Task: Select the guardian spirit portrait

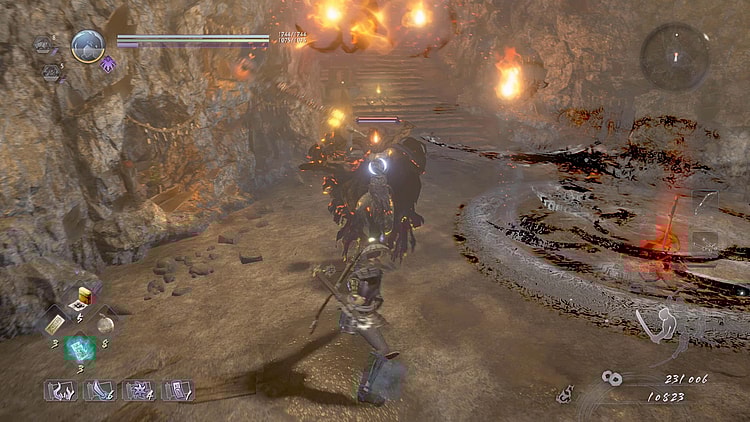Action: click(x=88, y=45)
